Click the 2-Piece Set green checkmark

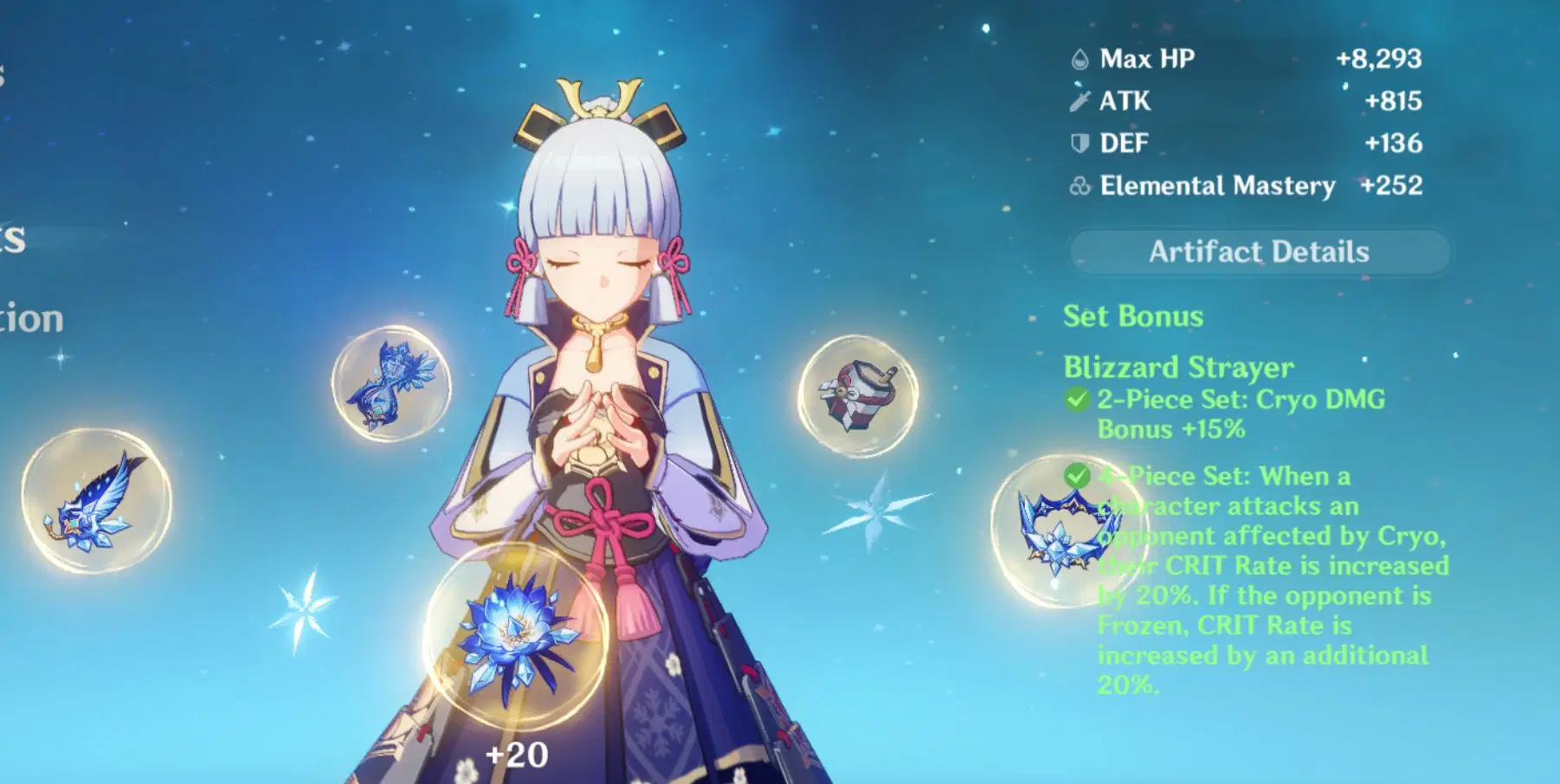click(1078, 400)
